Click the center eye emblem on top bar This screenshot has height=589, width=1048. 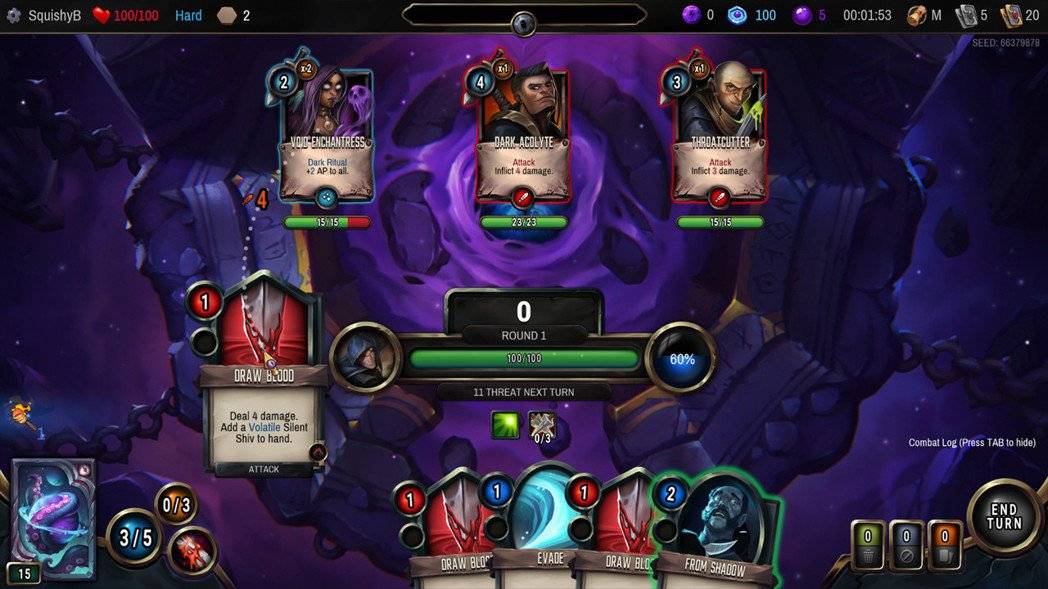(524, 22)
